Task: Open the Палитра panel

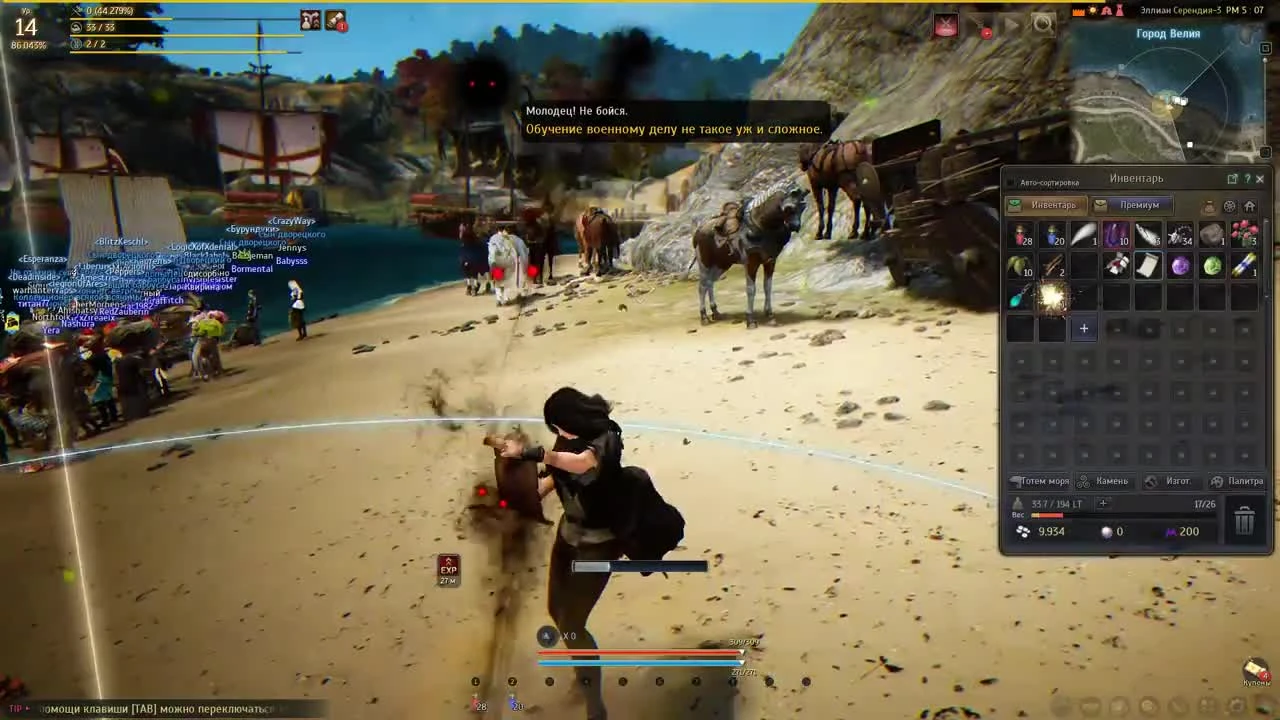Action: tap(1244, 481)
